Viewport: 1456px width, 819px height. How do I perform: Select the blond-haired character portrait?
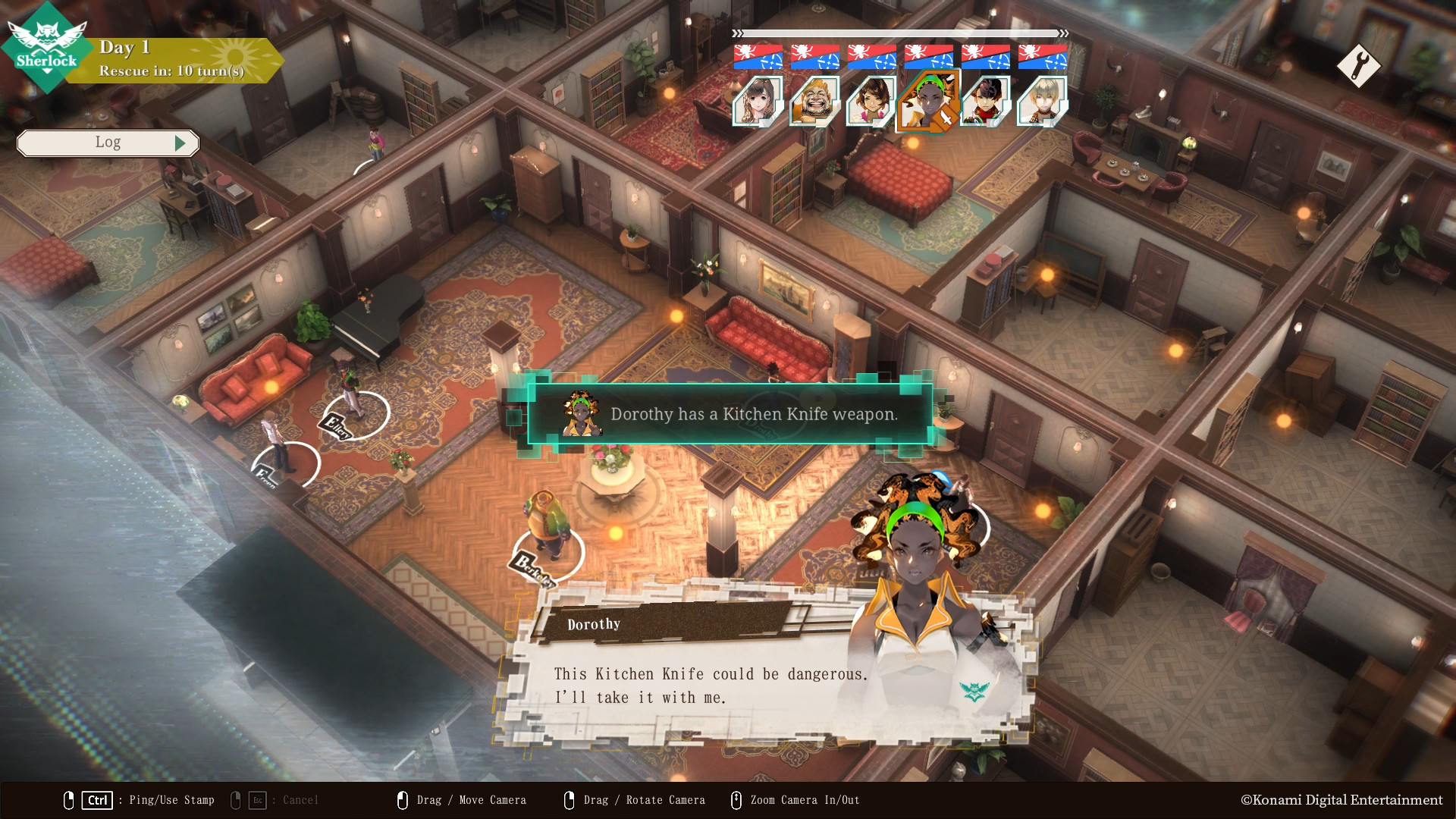pos(1042,101)
